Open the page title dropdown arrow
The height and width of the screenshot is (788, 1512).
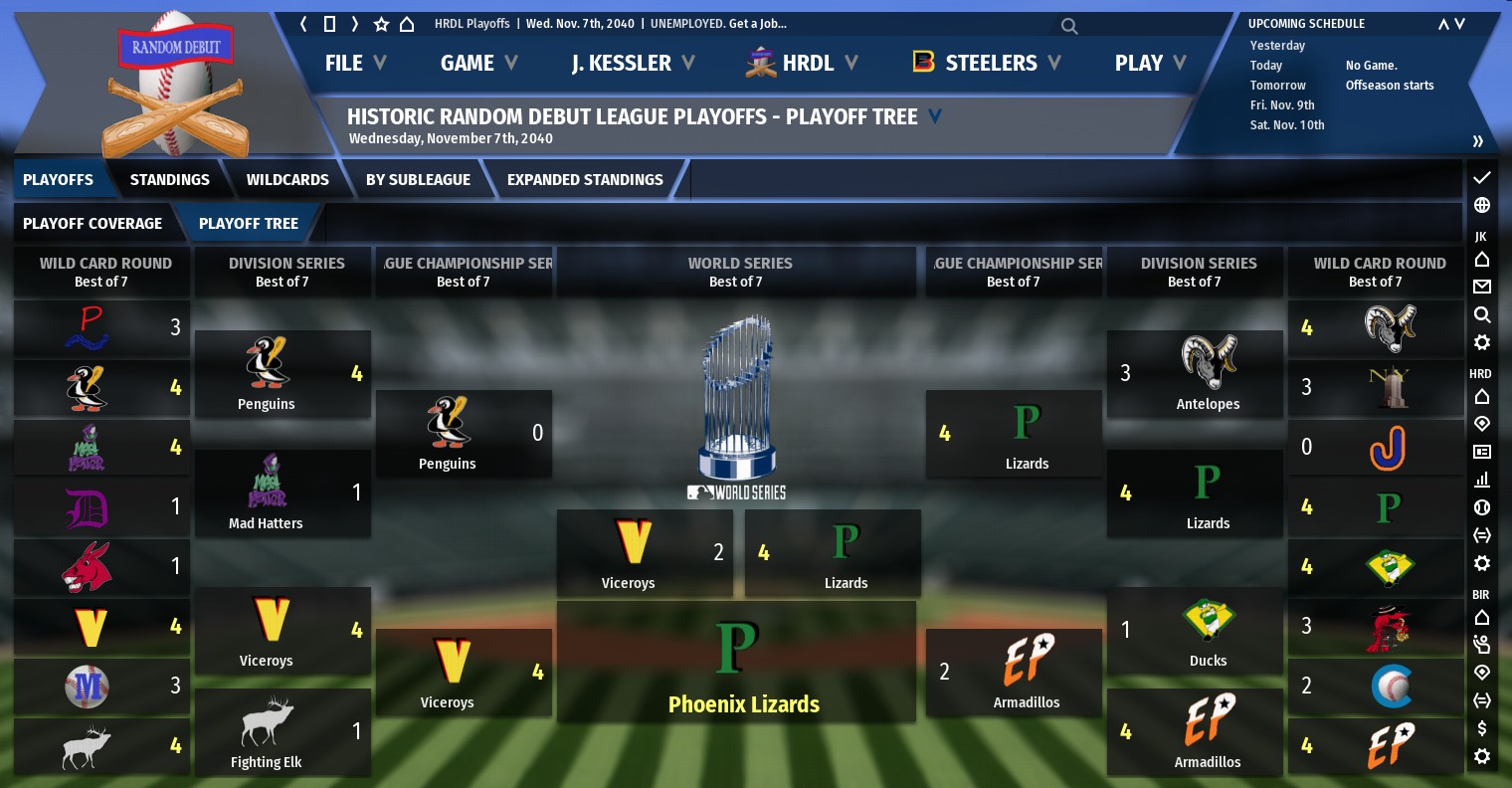[935, 116]
